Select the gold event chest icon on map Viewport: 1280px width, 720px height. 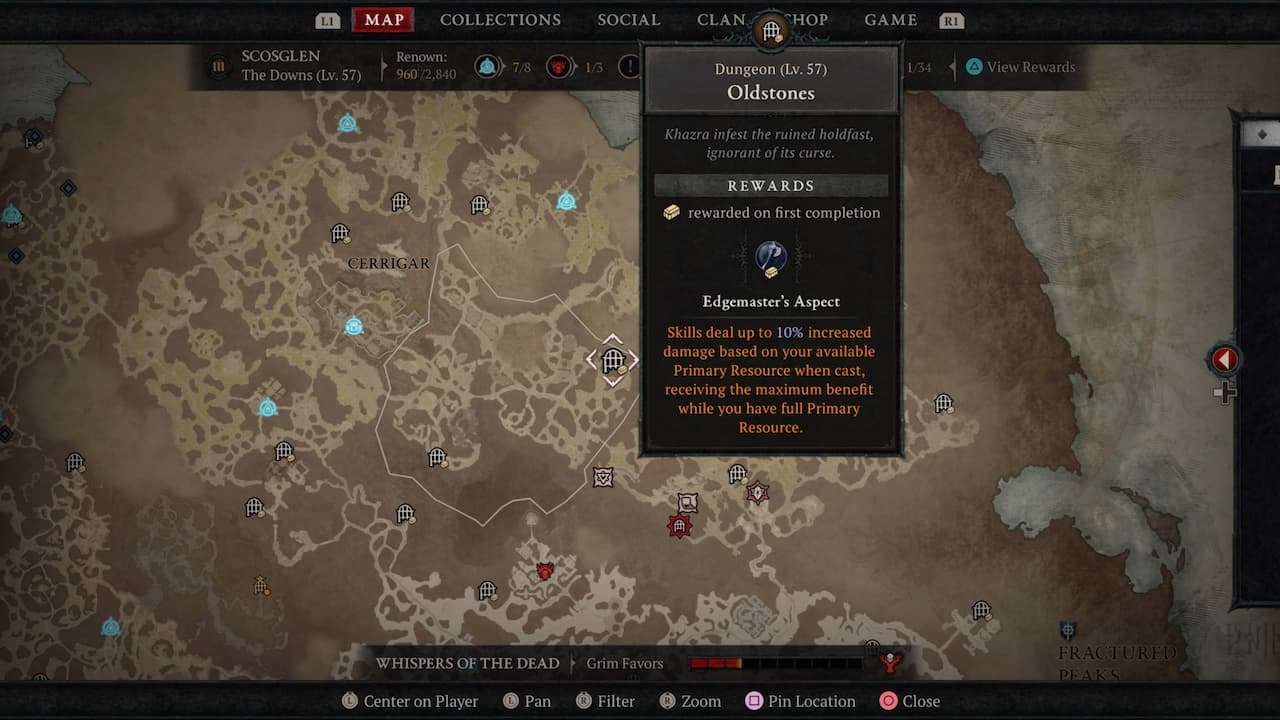(x=624, y=369)
